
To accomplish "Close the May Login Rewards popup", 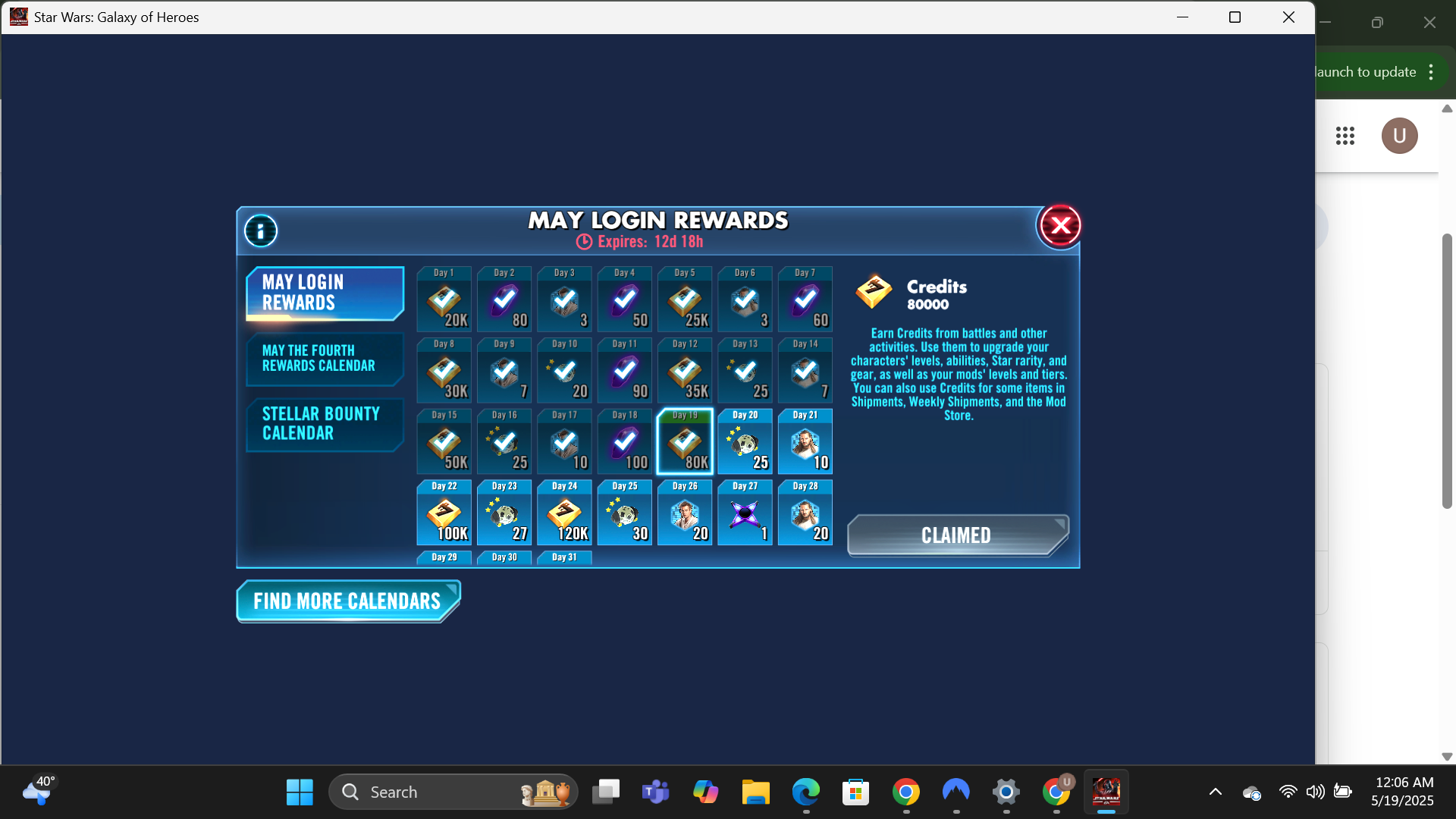I will pyautogui.click(x=1059, y=225).
